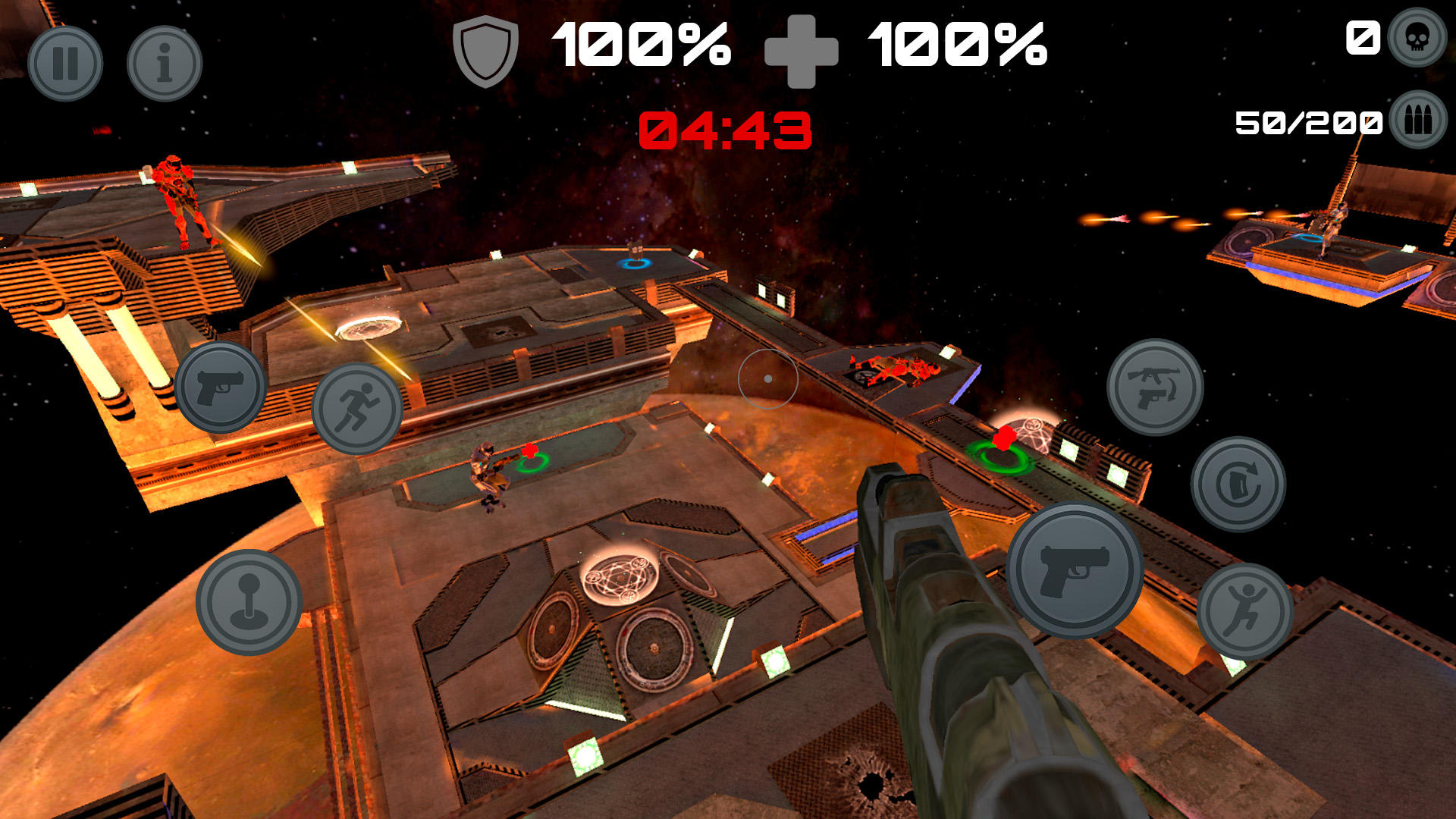Click the health cross icon
The image size is (1456, 819).
802,48
